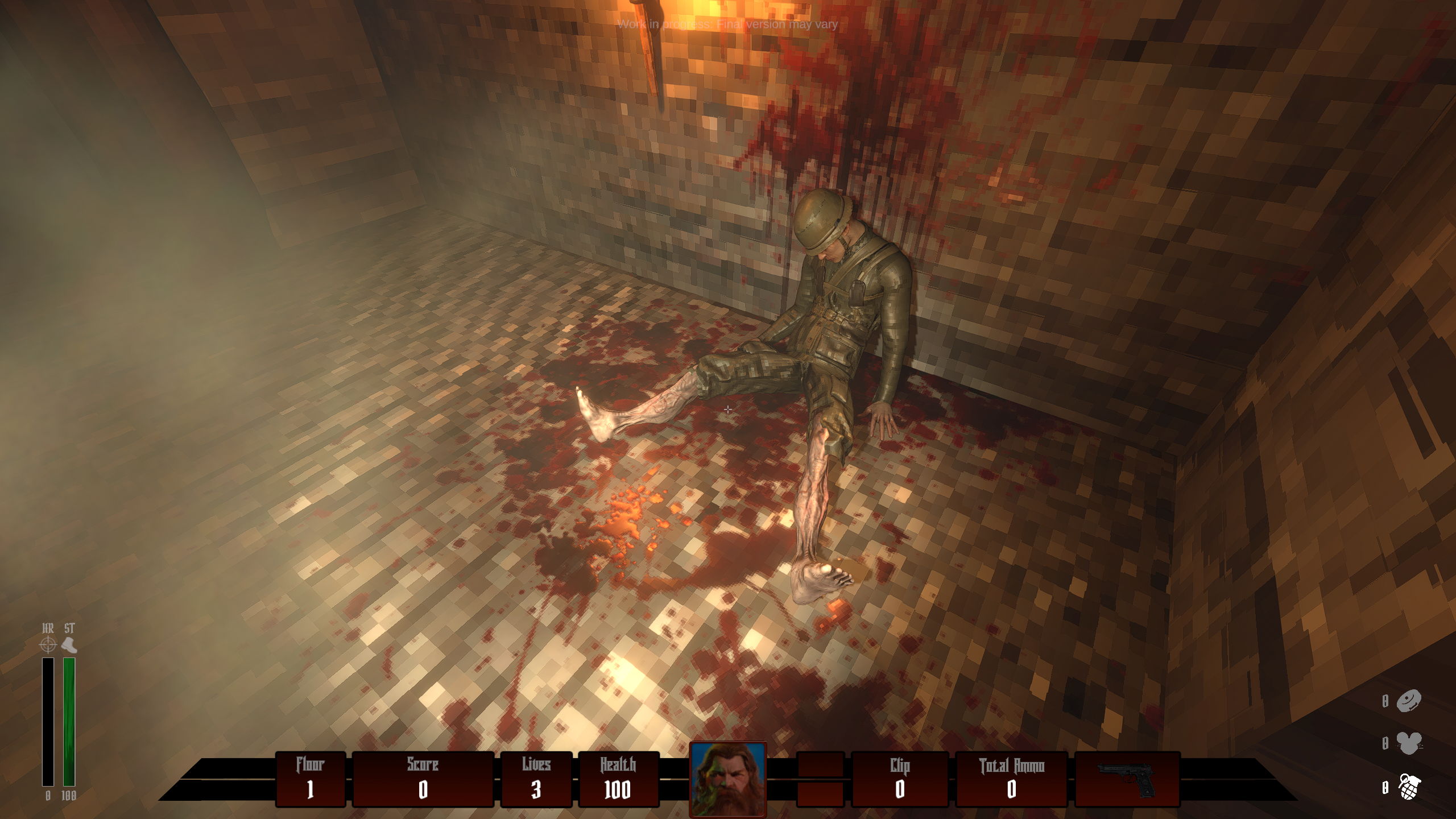
Task: Choose the grenade item icon
Action: (x=1409, y=787)
